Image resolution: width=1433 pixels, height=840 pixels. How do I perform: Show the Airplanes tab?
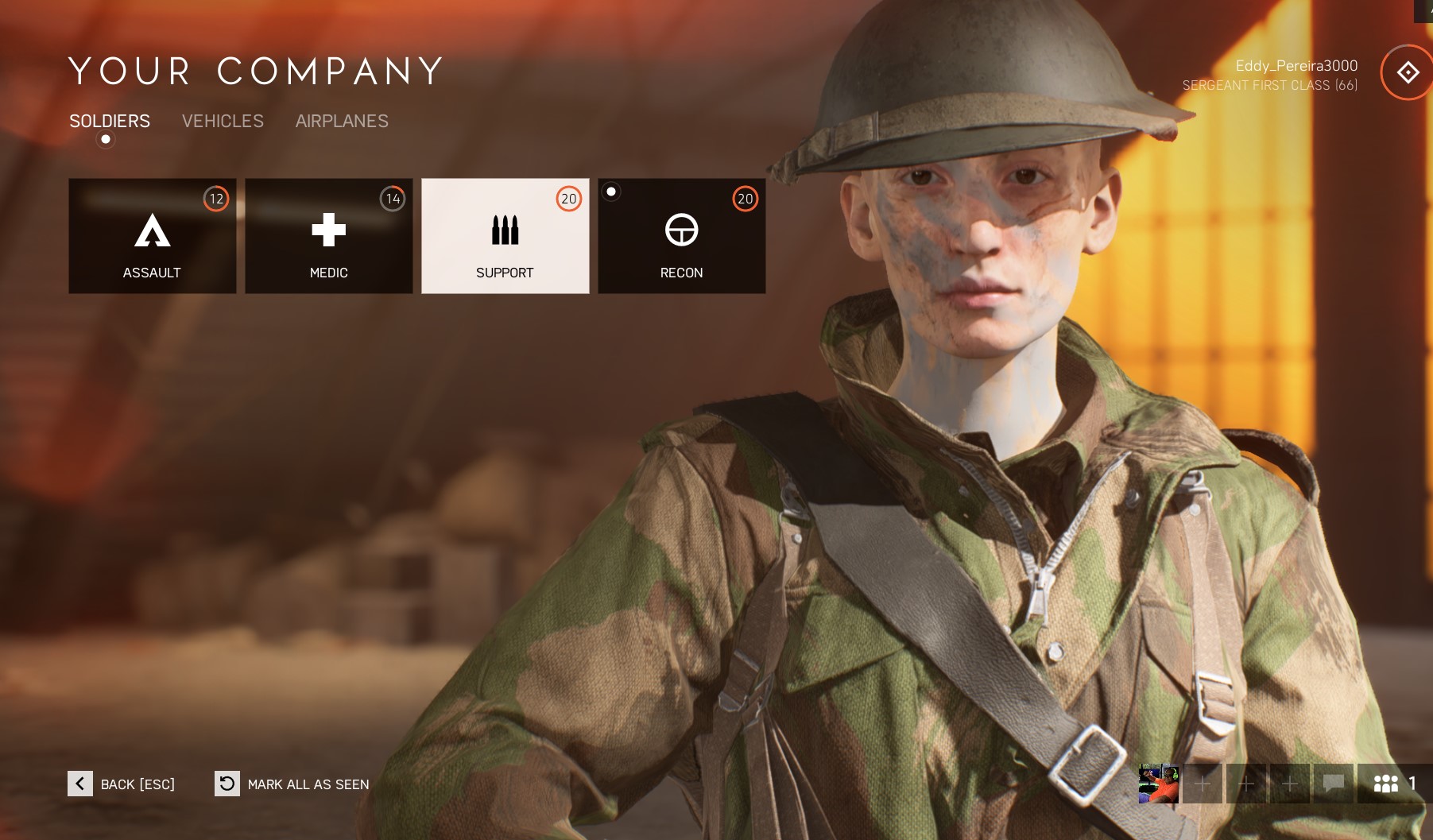pos(342,121)
